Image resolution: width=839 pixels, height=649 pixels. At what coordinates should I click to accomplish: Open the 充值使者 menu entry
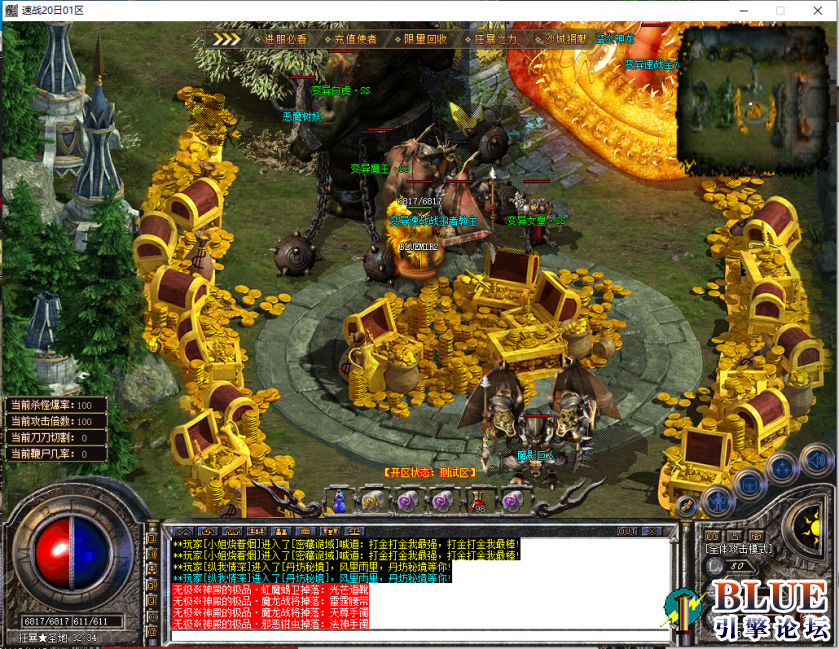pos(355,39)
